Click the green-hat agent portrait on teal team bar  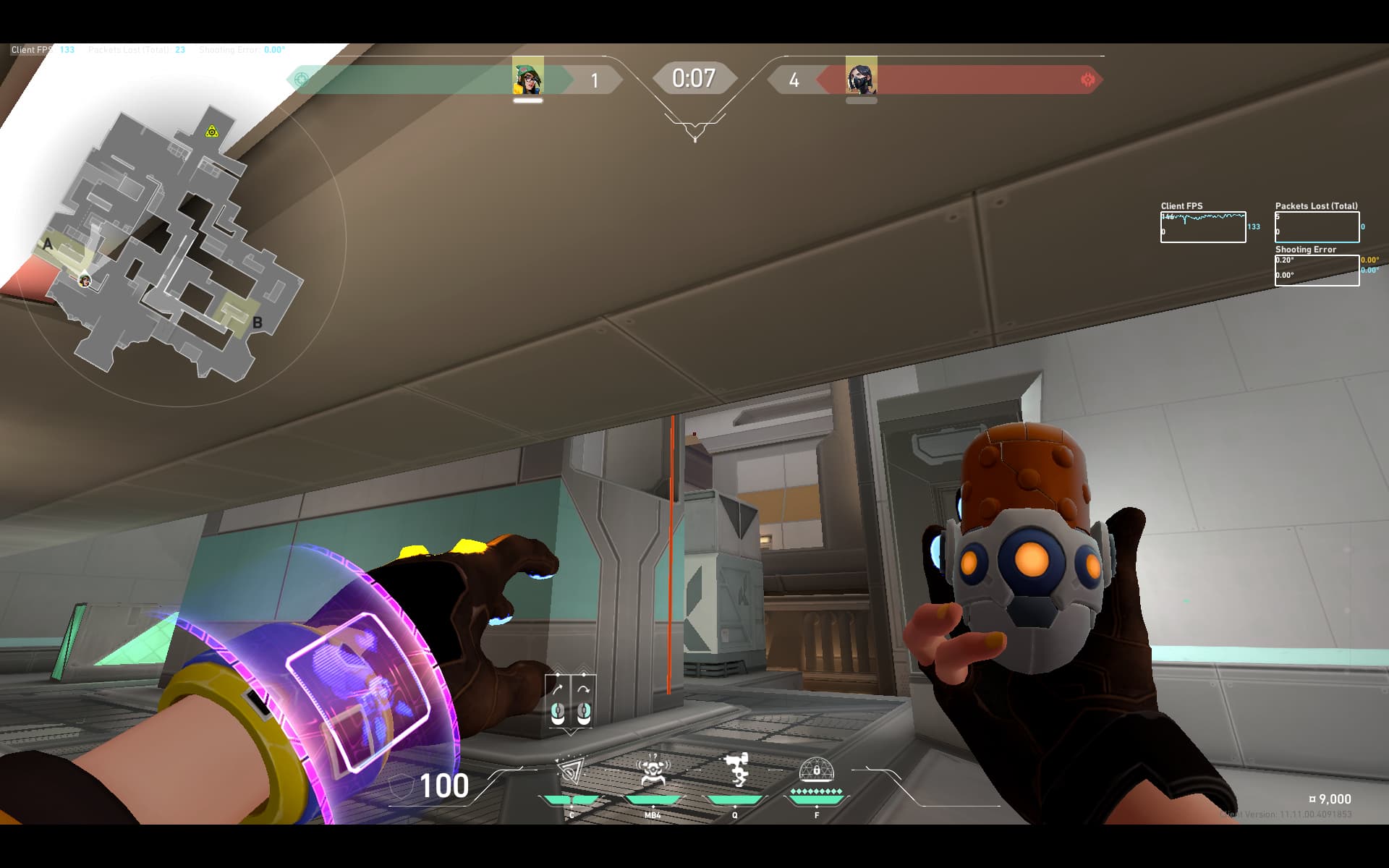(528, 77)
